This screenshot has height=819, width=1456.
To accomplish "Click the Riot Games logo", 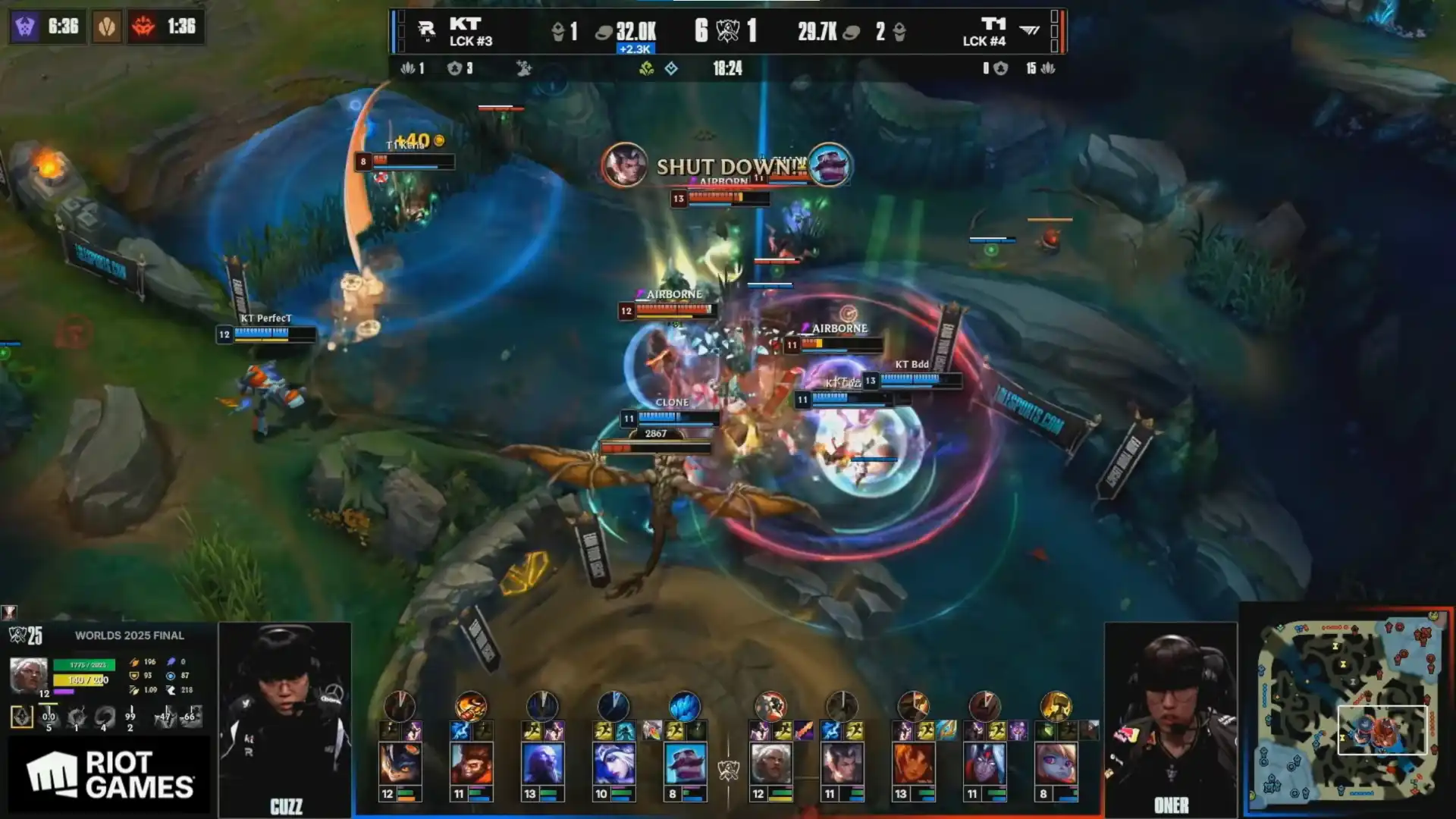I will 110,774.
